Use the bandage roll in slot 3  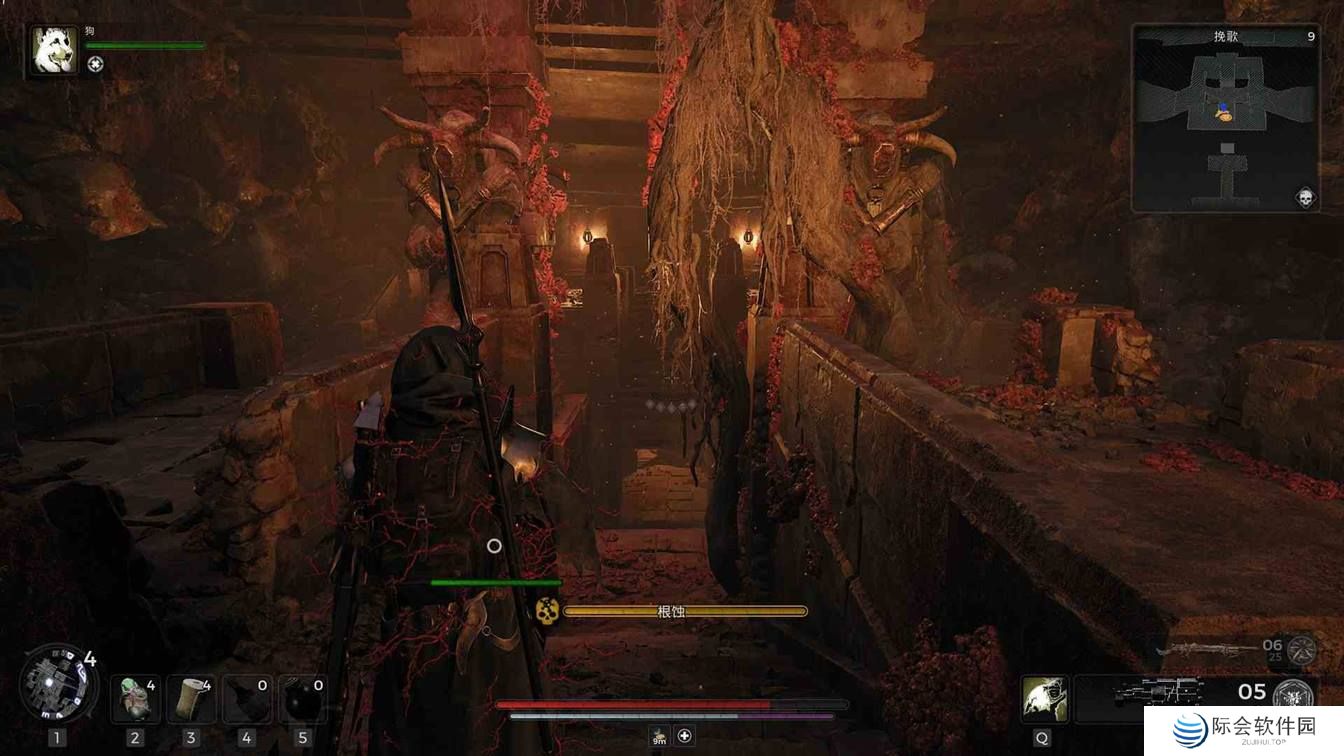(191, 699)
